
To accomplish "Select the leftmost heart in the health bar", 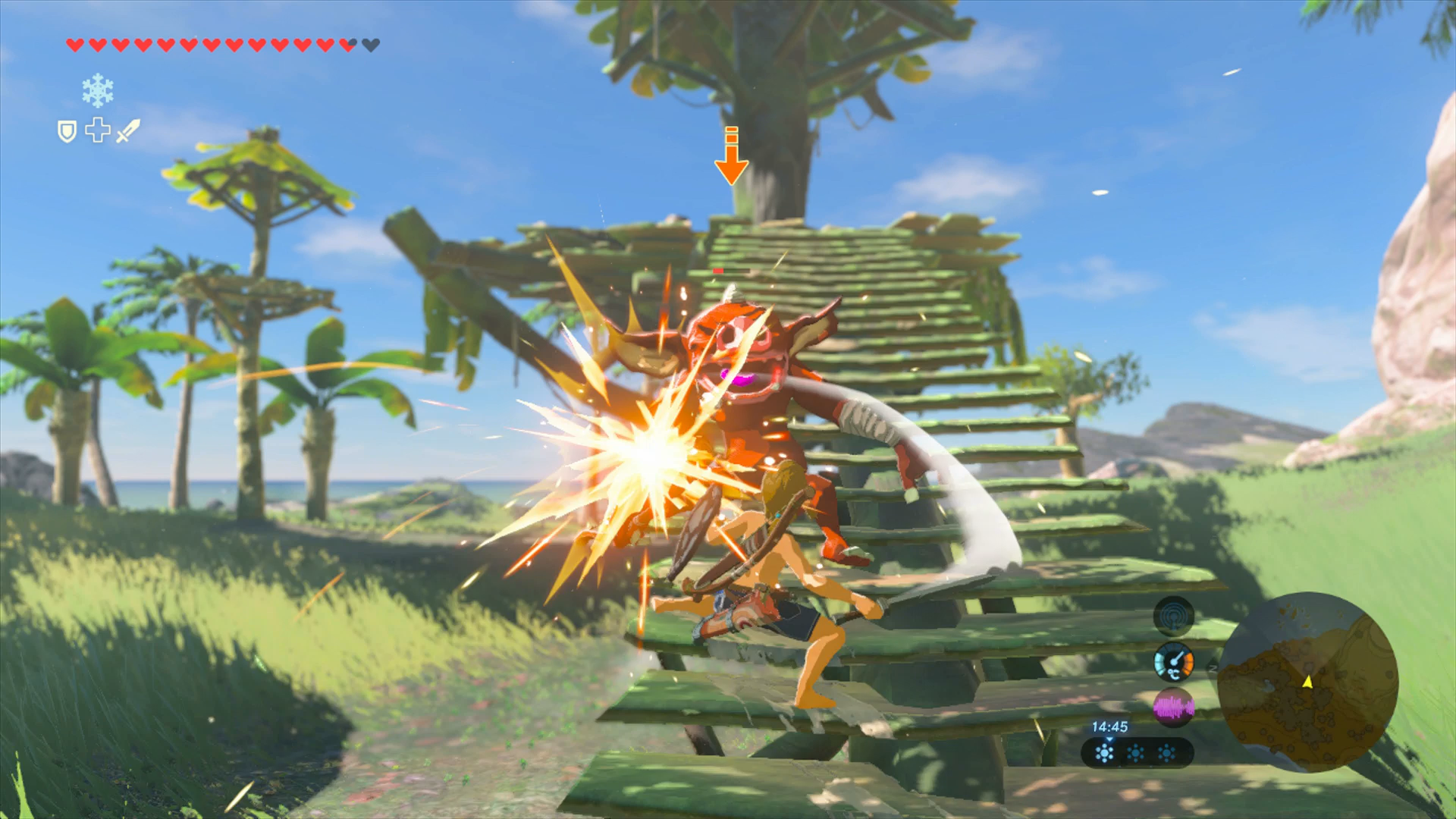I will coord(74,45).
